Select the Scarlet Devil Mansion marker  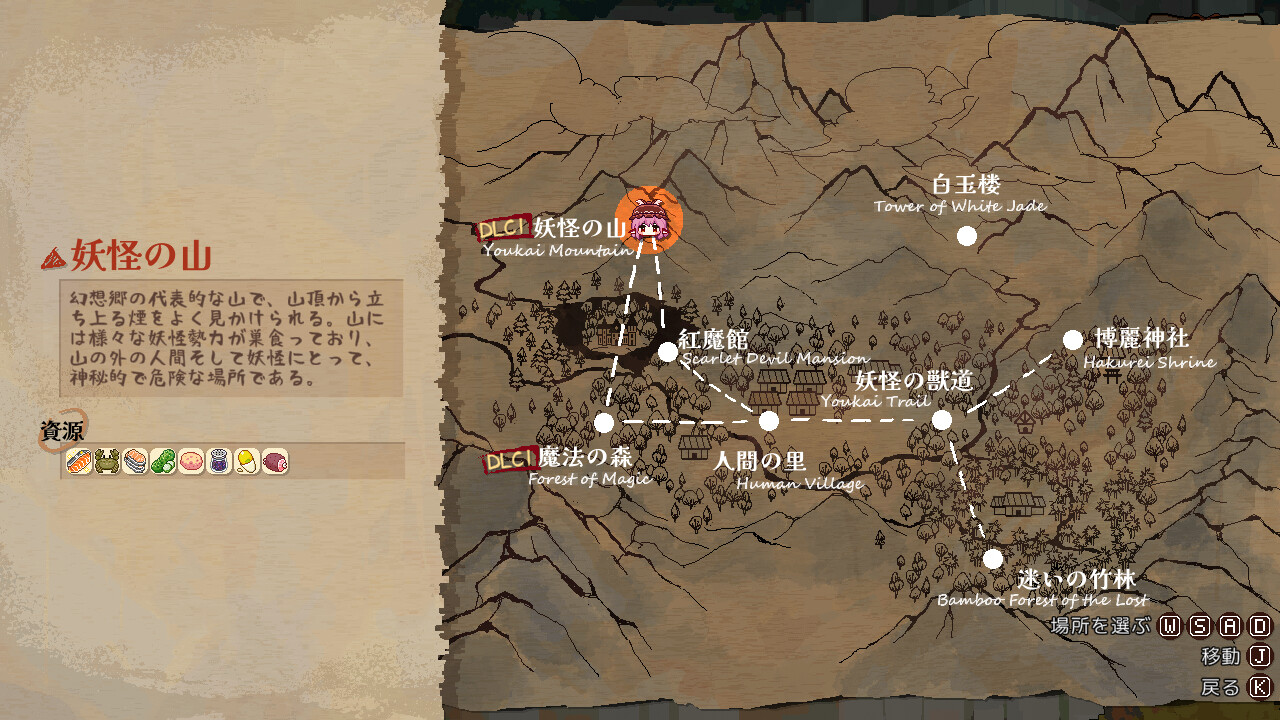(x=667, y=351)
